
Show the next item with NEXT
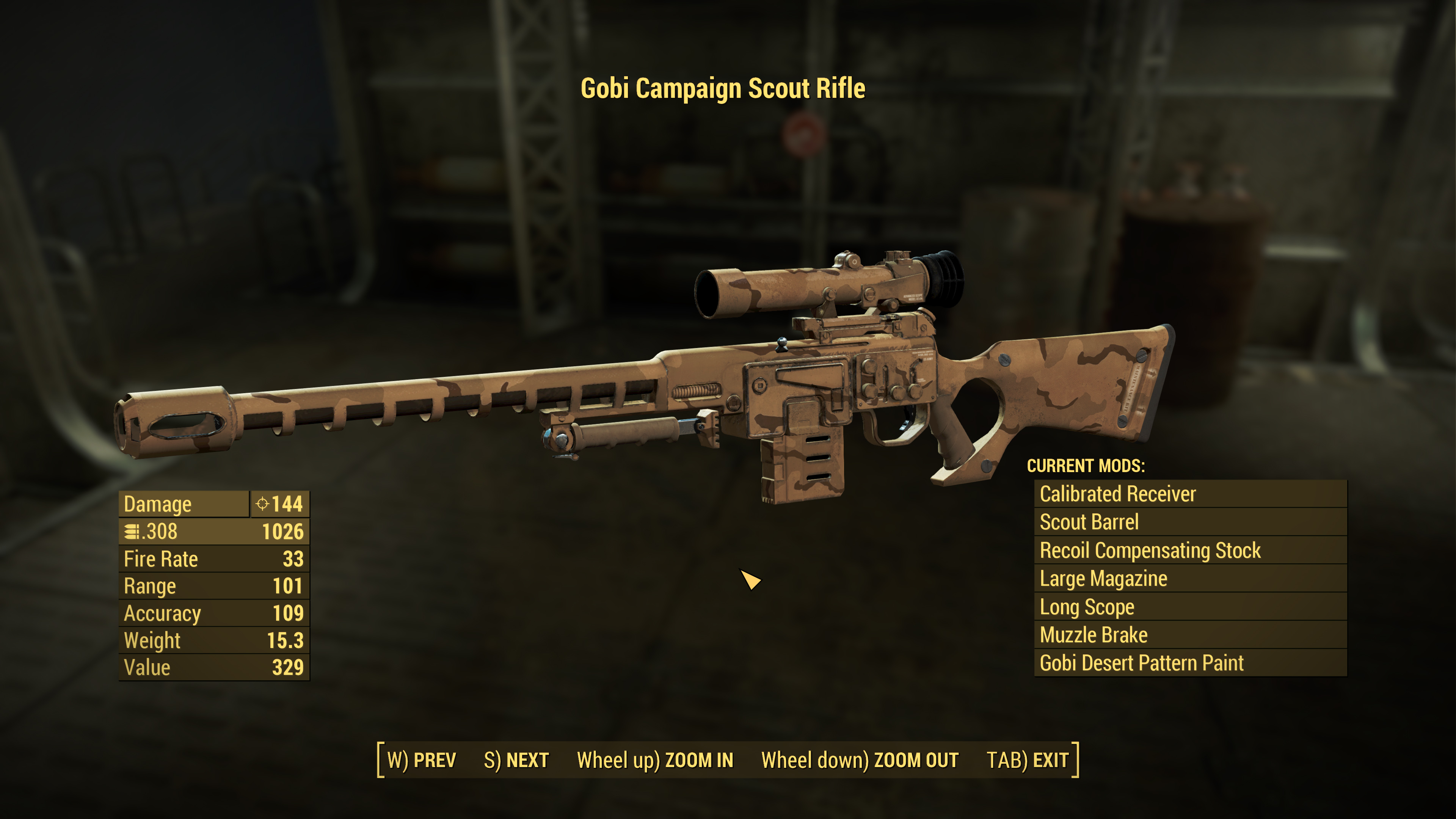pyautogui.click(x=516, y=760)
